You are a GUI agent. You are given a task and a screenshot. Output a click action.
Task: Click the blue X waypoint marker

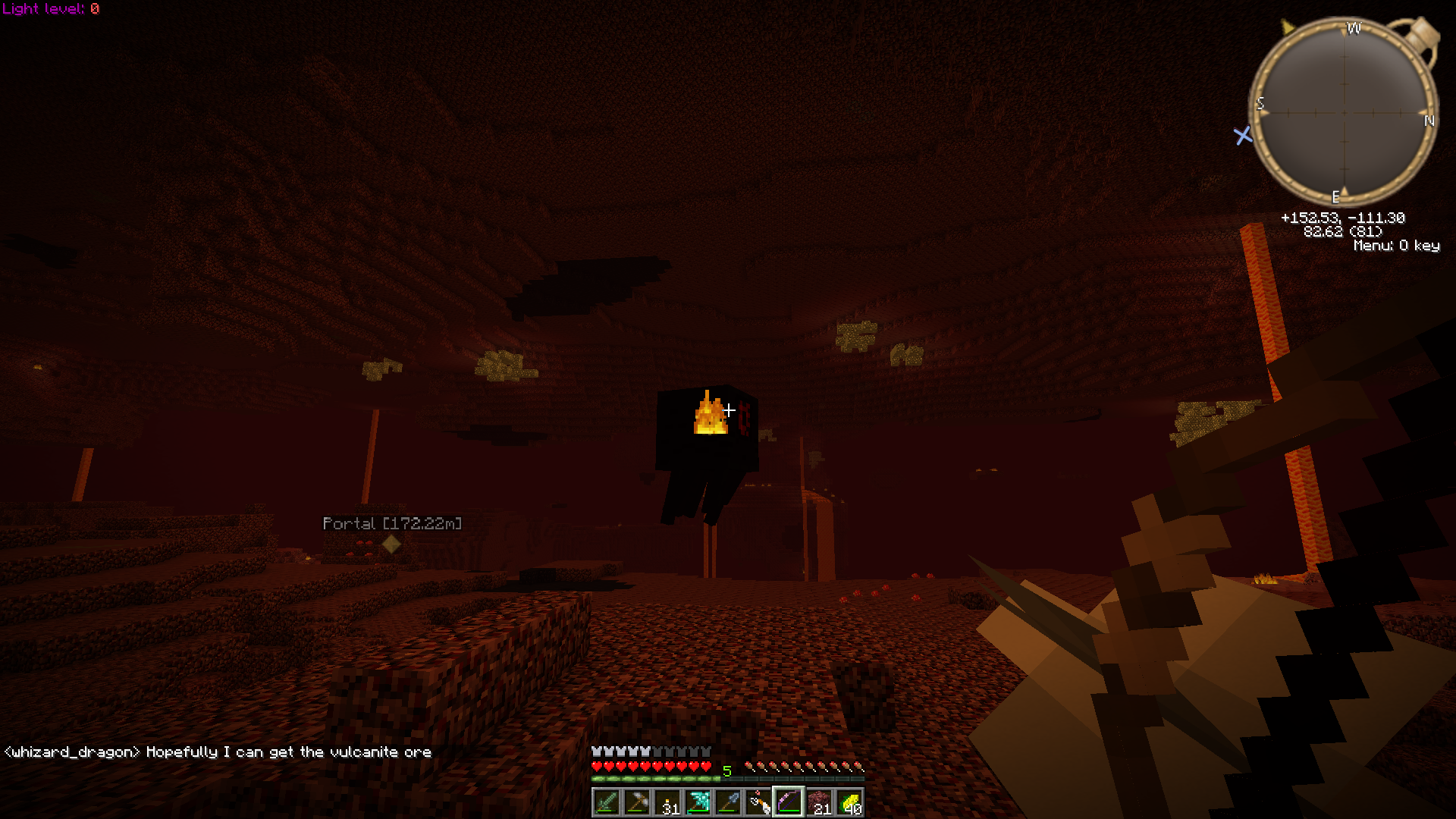point(1243,136)
